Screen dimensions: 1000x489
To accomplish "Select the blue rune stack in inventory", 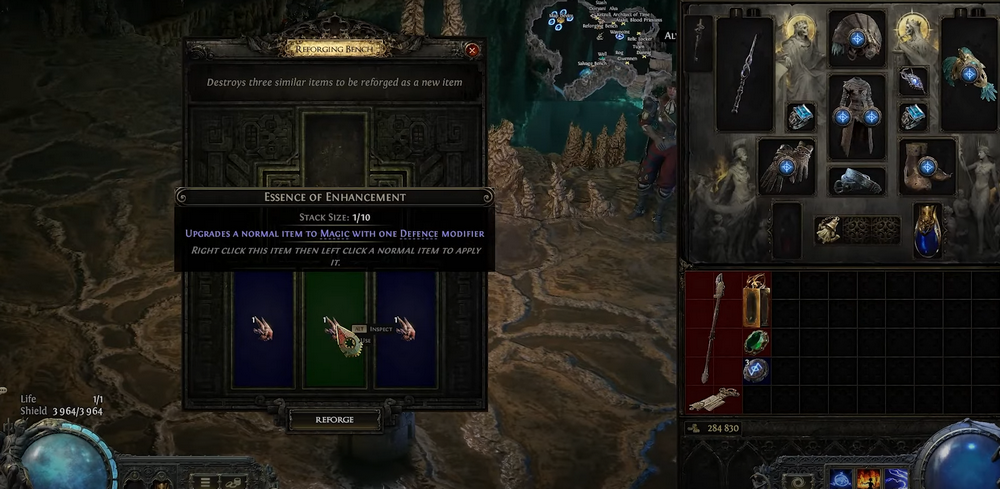I will coord(756,371).
